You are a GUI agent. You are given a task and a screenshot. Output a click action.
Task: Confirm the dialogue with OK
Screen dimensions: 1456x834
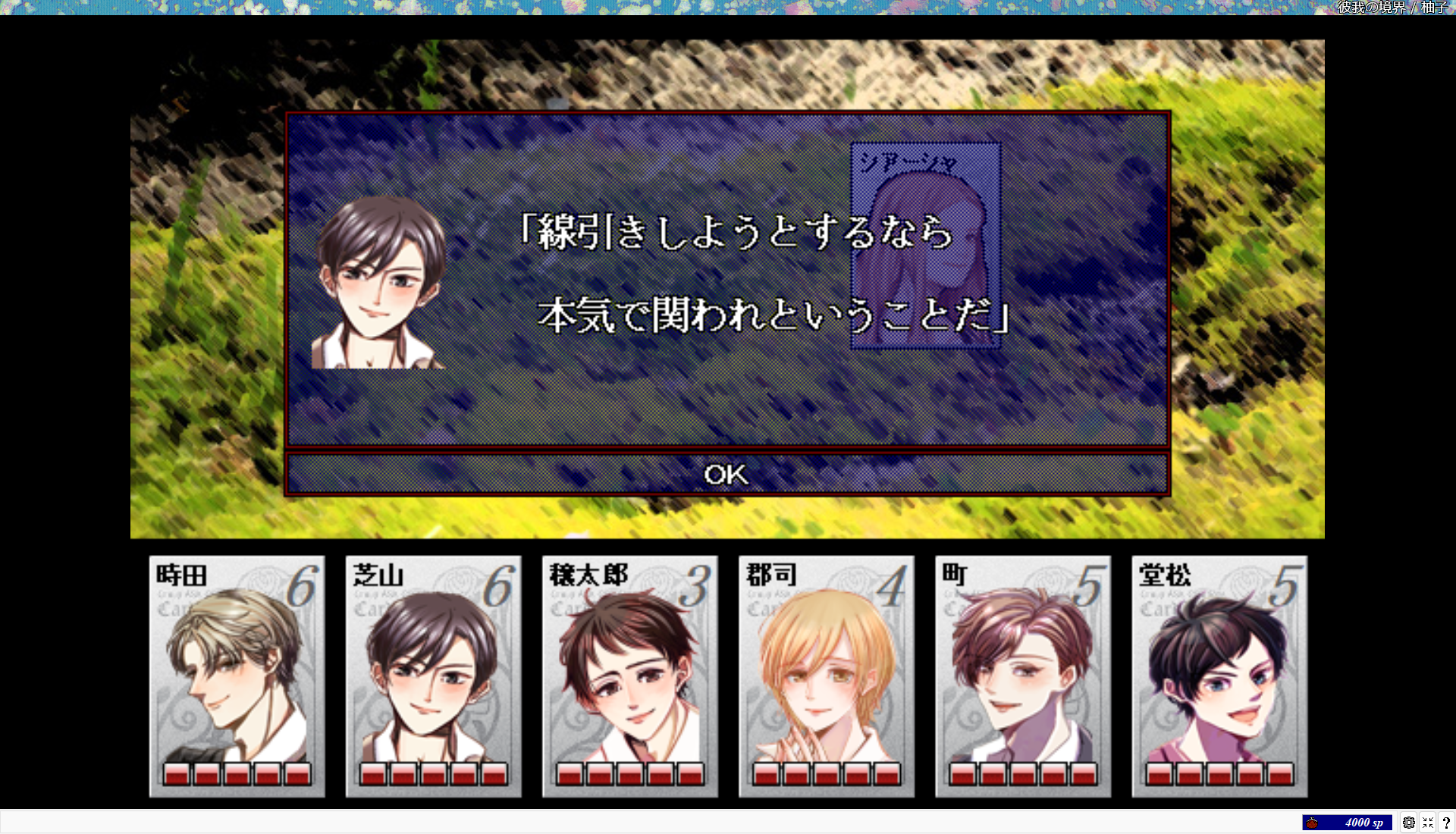click(x=726, y=475)
